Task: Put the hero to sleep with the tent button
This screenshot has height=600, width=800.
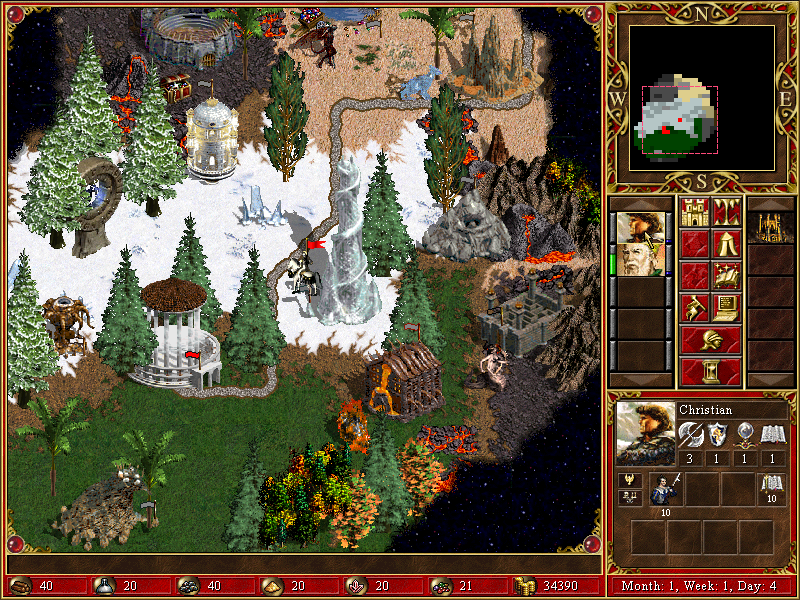Action: (726, 243)
